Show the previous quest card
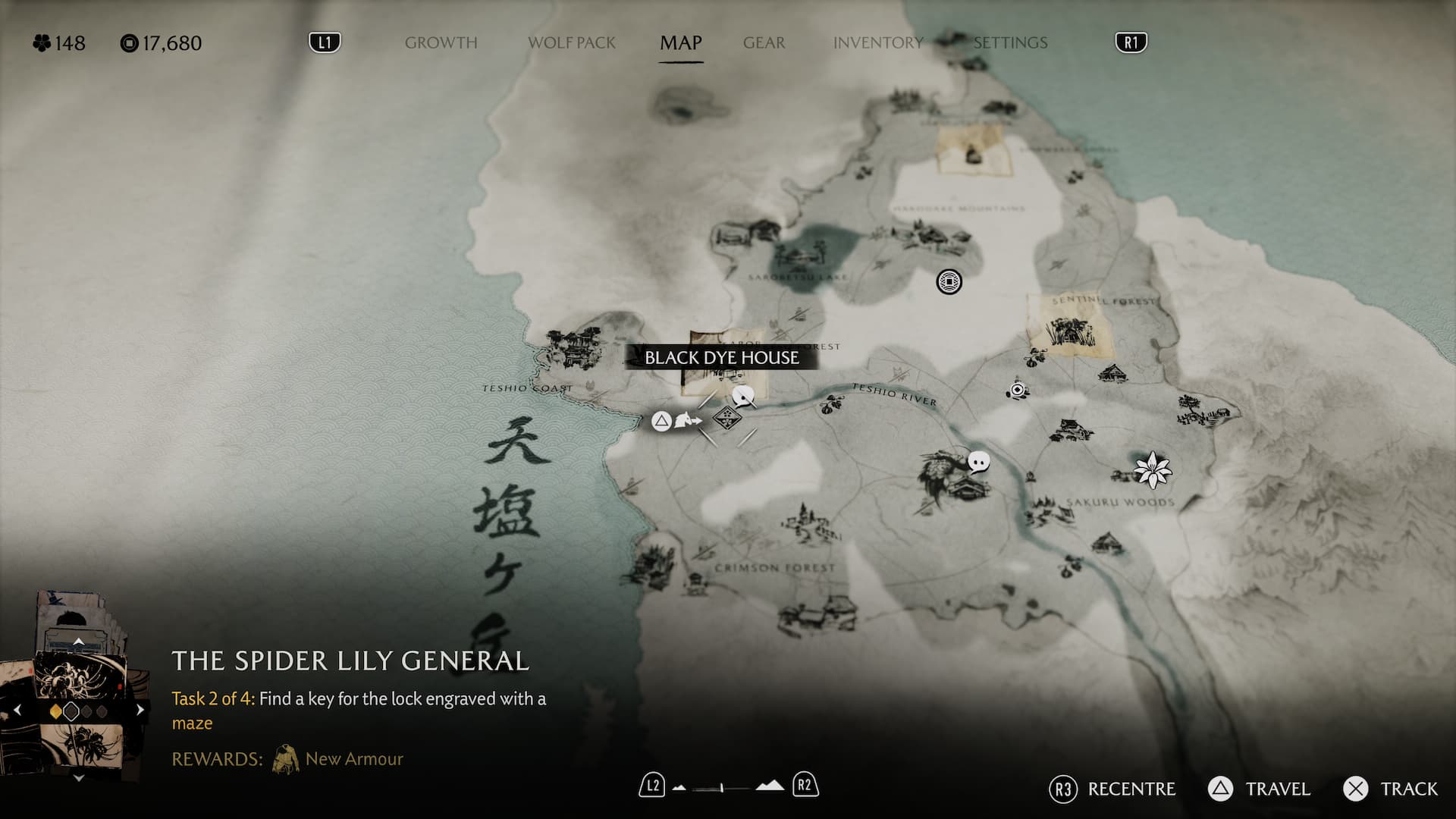This screenshot has height=819, width=1456. tap(18, 711)
